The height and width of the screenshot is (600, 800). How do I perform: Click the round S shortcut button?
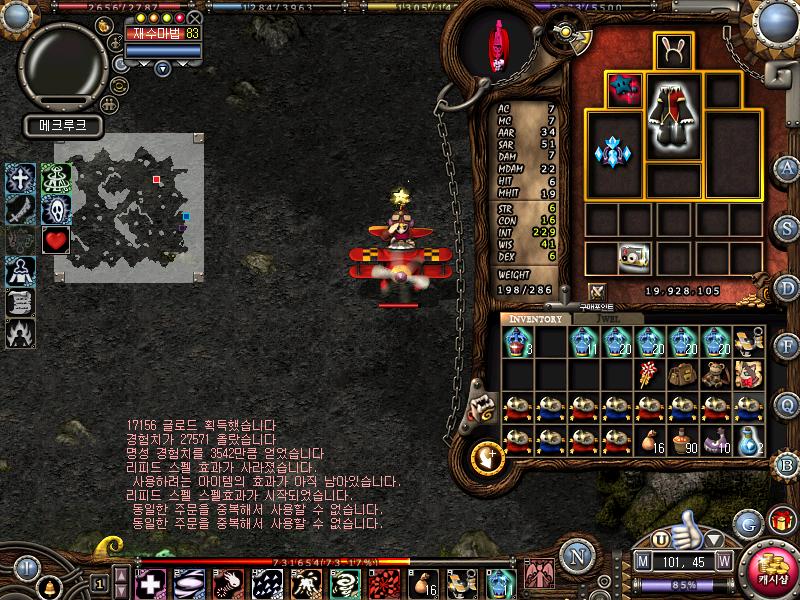[787, 225]
